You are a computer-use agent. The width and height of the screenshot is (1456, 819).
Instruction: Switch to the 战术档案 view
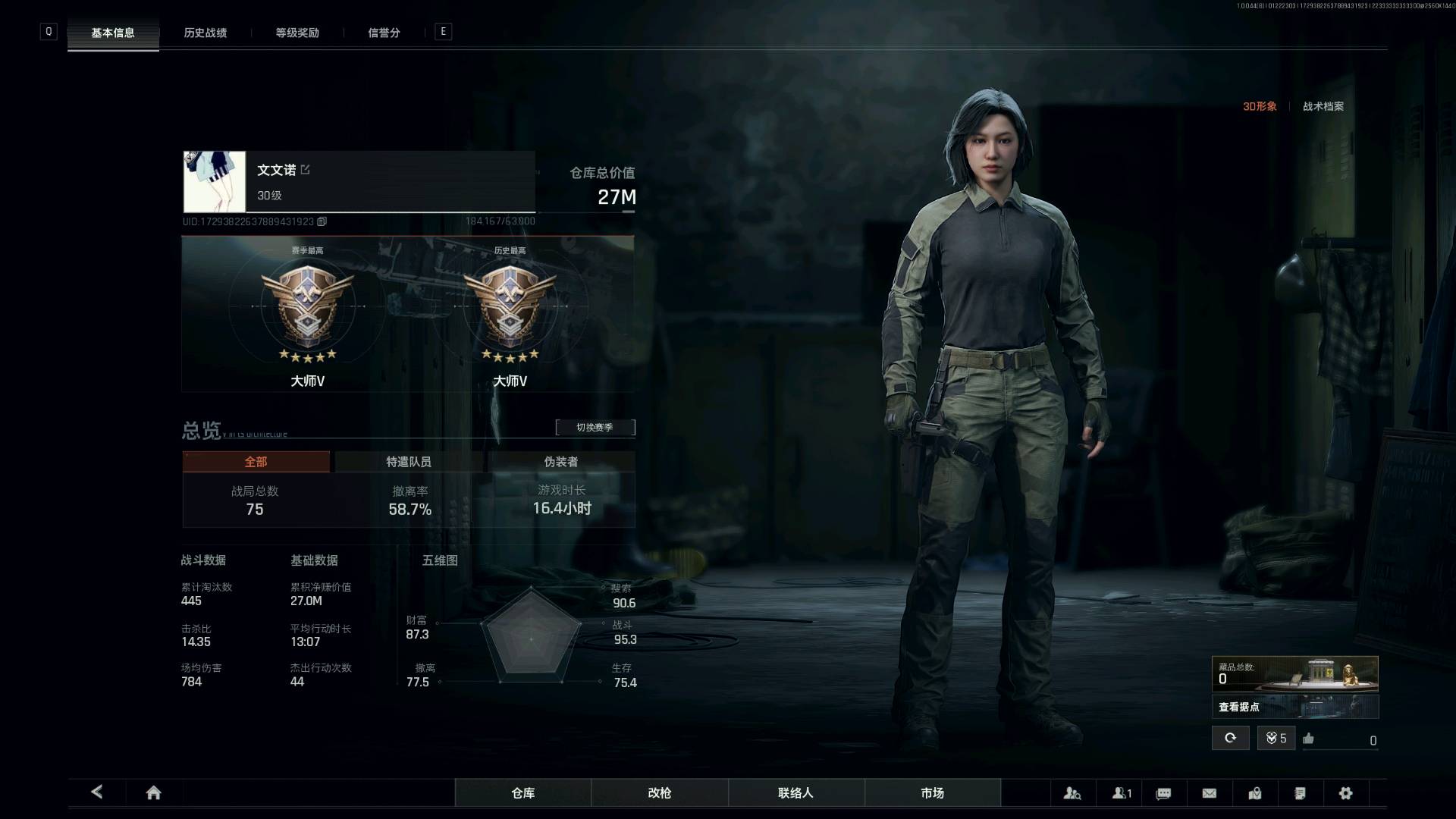(1323, 106)
